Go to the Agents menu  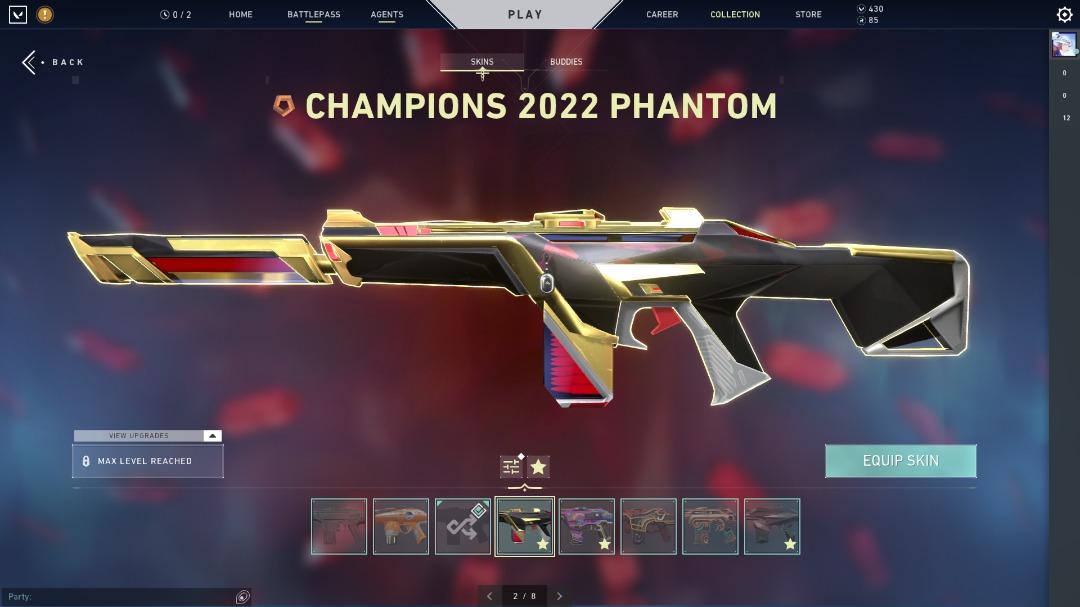tap(387, 15)
